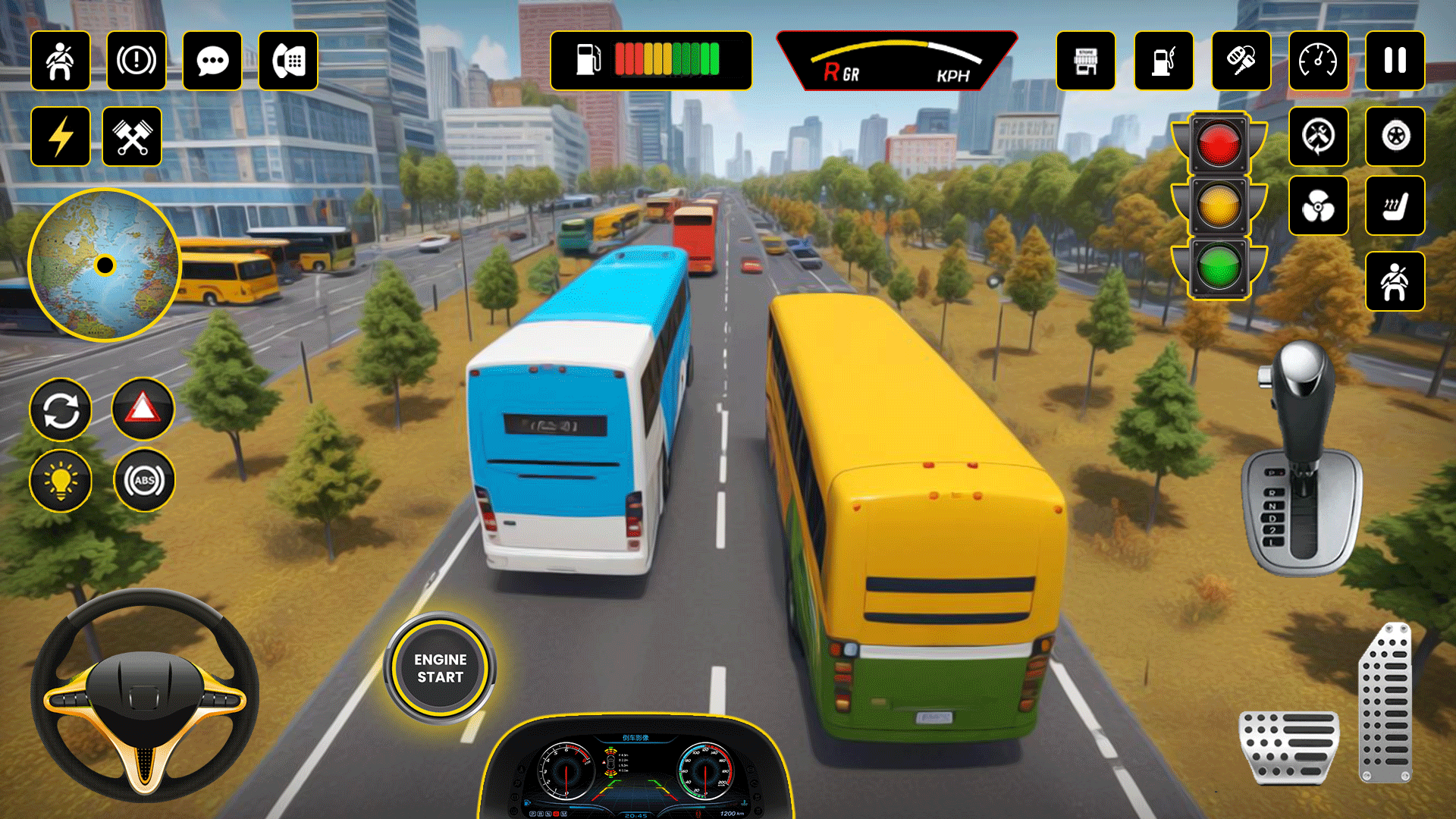Click the car keys icon
This screenshot has height=819, width=1456.
coord(1241,61)
